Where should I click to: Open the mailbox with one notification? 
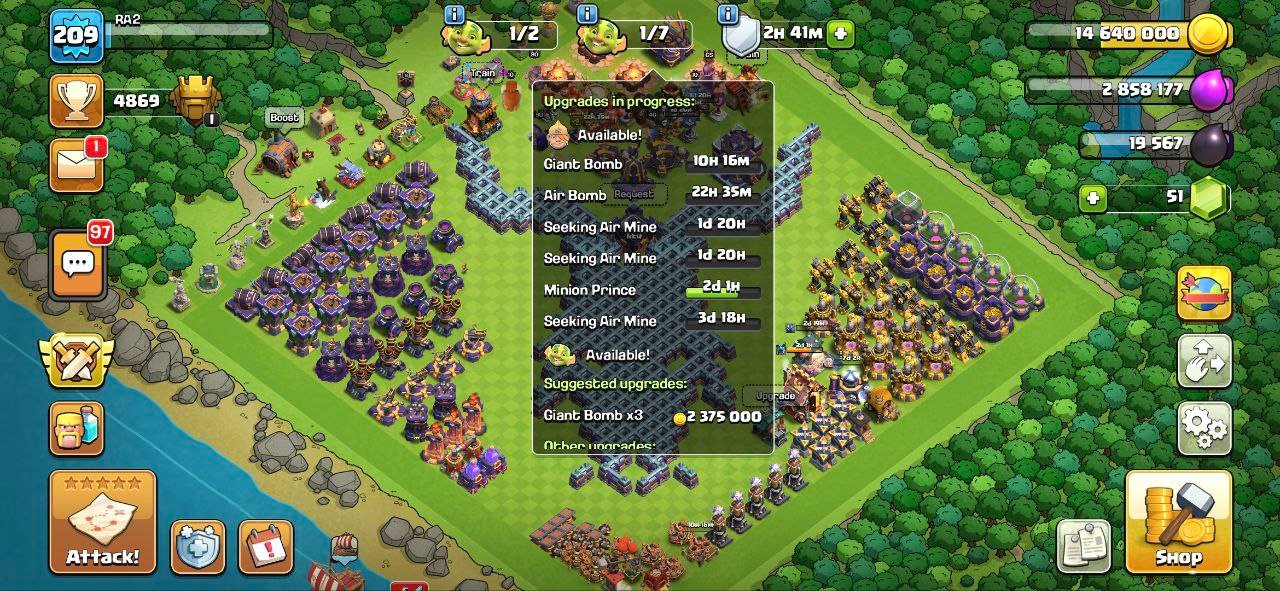pos(76,165)
